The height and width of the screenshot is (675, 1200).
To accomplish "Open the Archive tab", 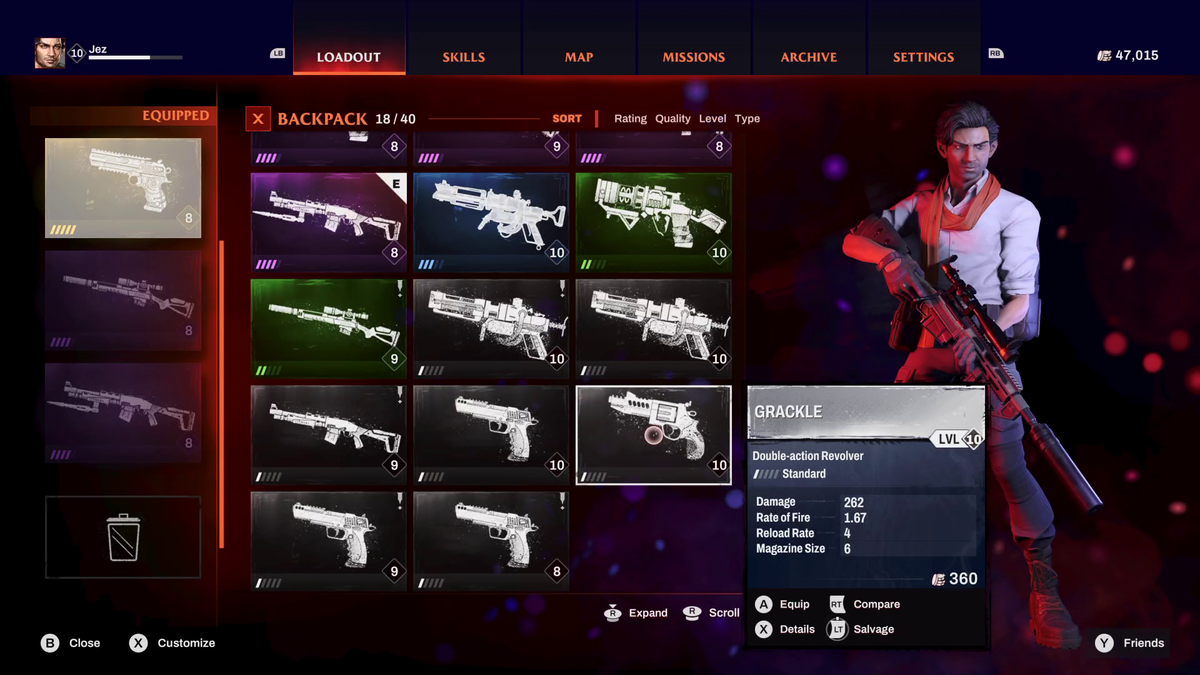I will coord(808,57).
